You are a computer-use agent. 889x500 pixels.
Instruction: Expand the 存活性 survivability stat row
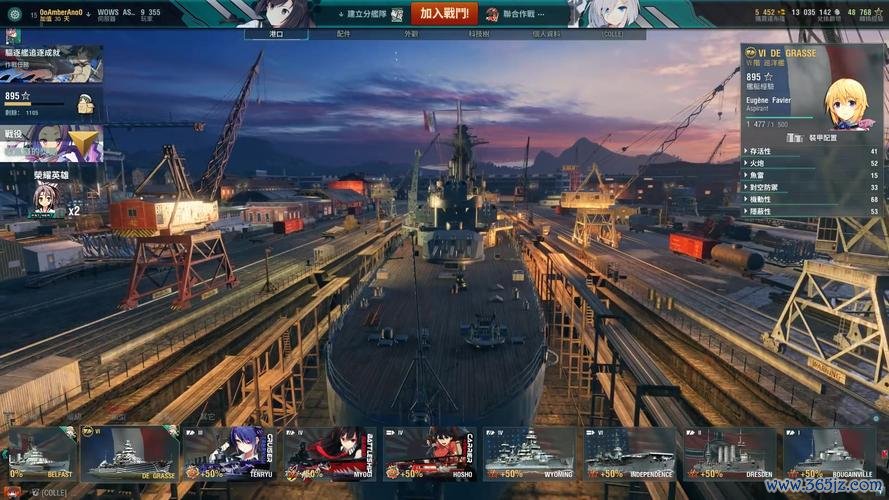point(812,151)
